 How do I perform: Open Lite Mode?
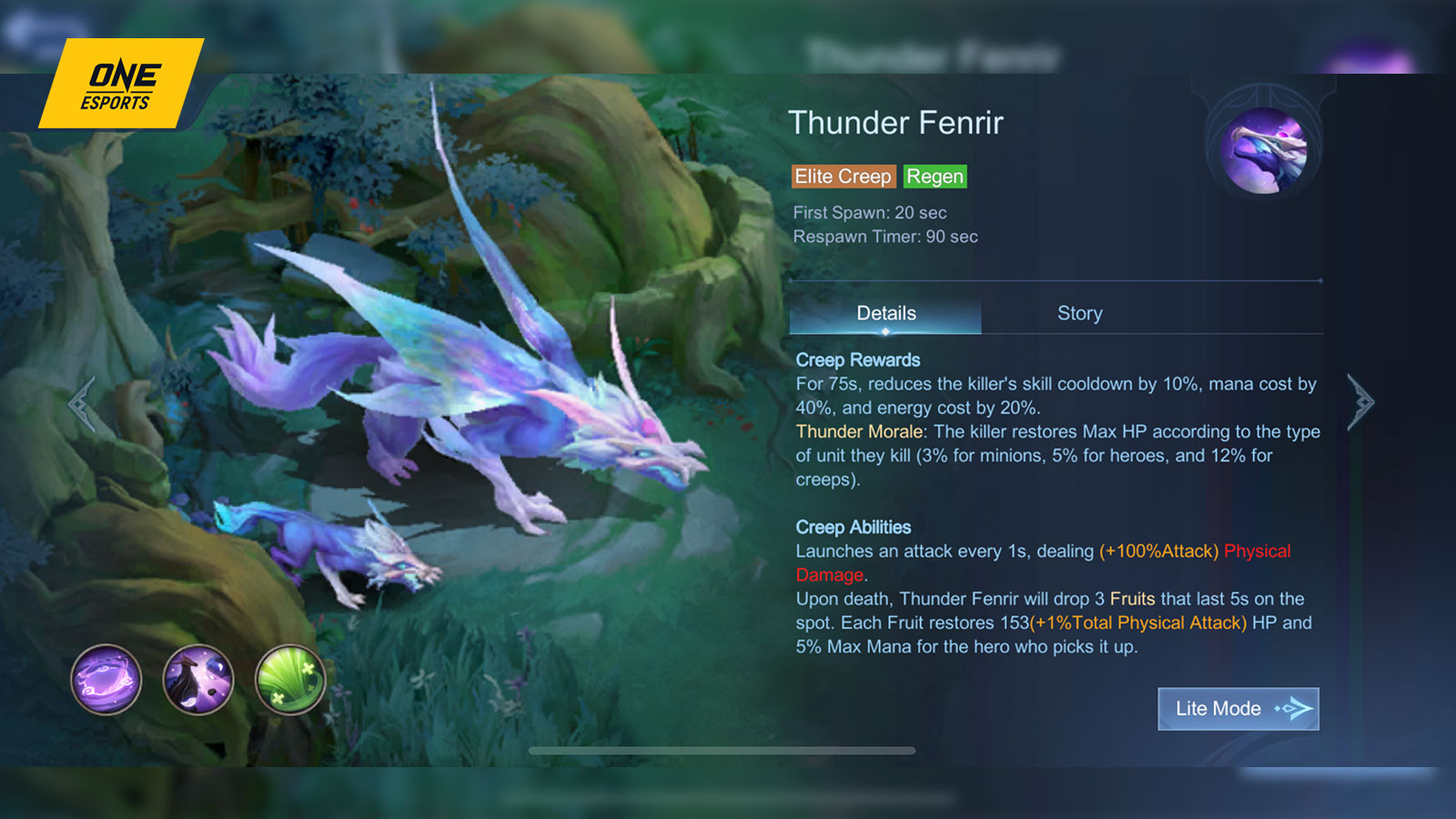tap(1238, 708)
